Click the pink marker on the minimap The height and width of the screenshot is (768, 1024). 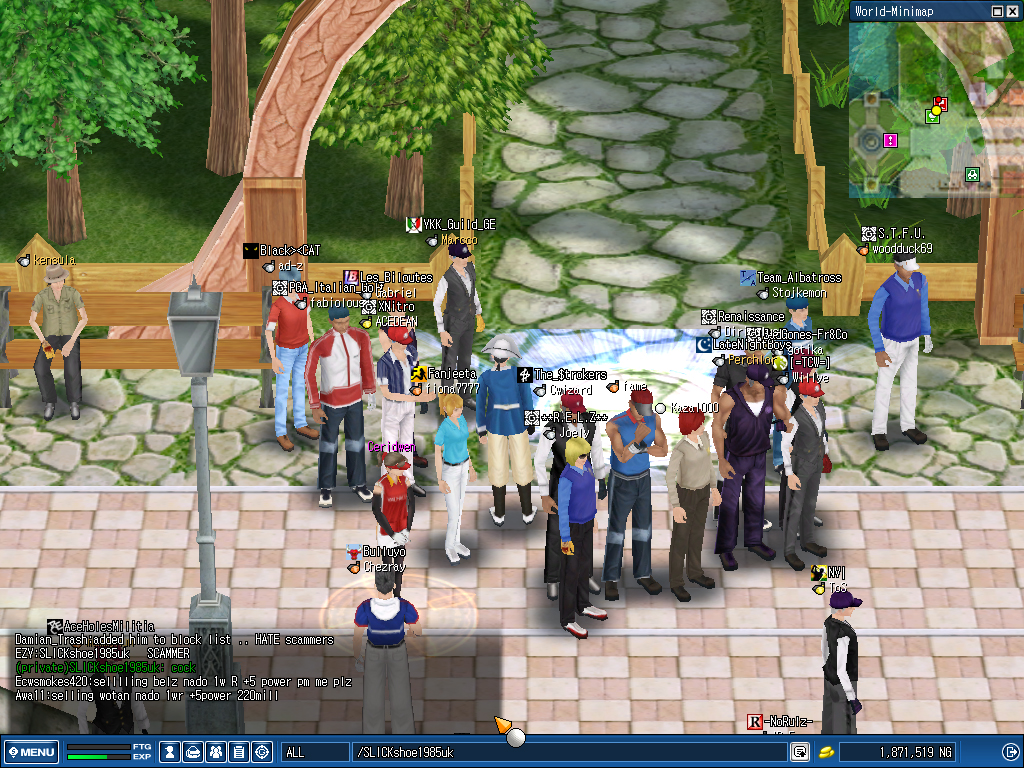pos(890,141)
